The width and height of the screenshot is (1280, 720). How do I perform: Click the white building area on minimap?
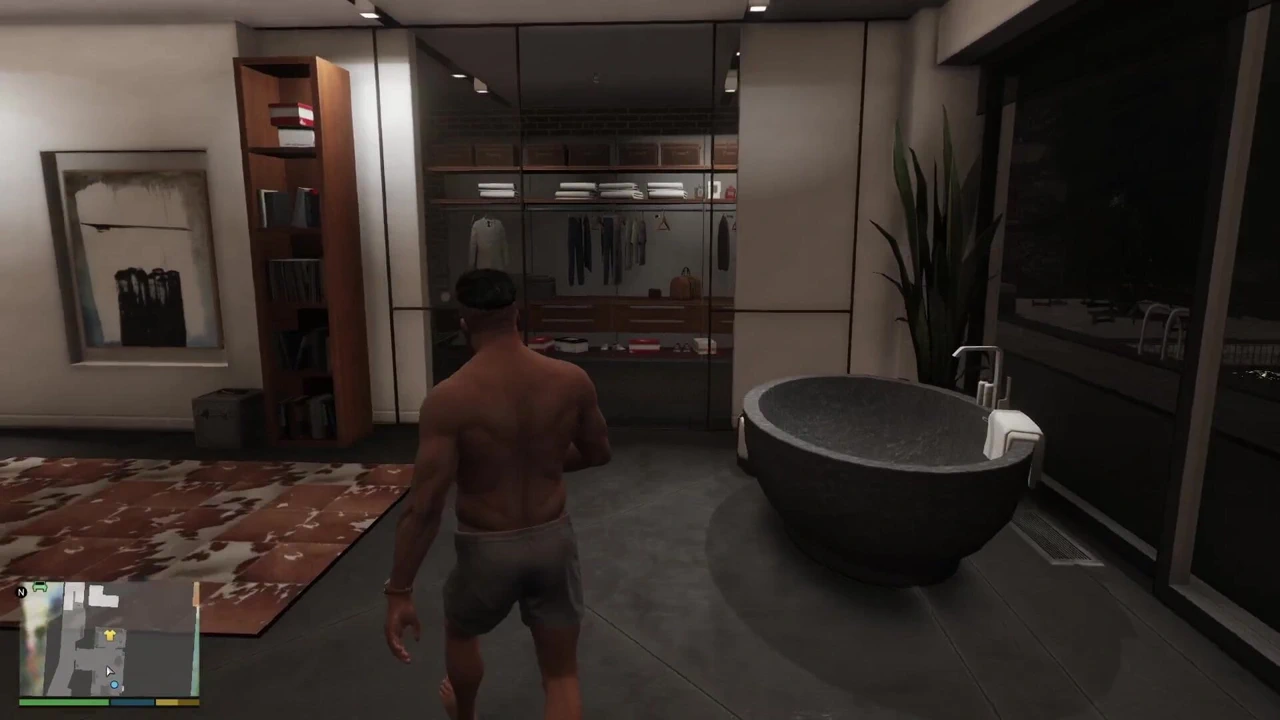pos(98,595)
